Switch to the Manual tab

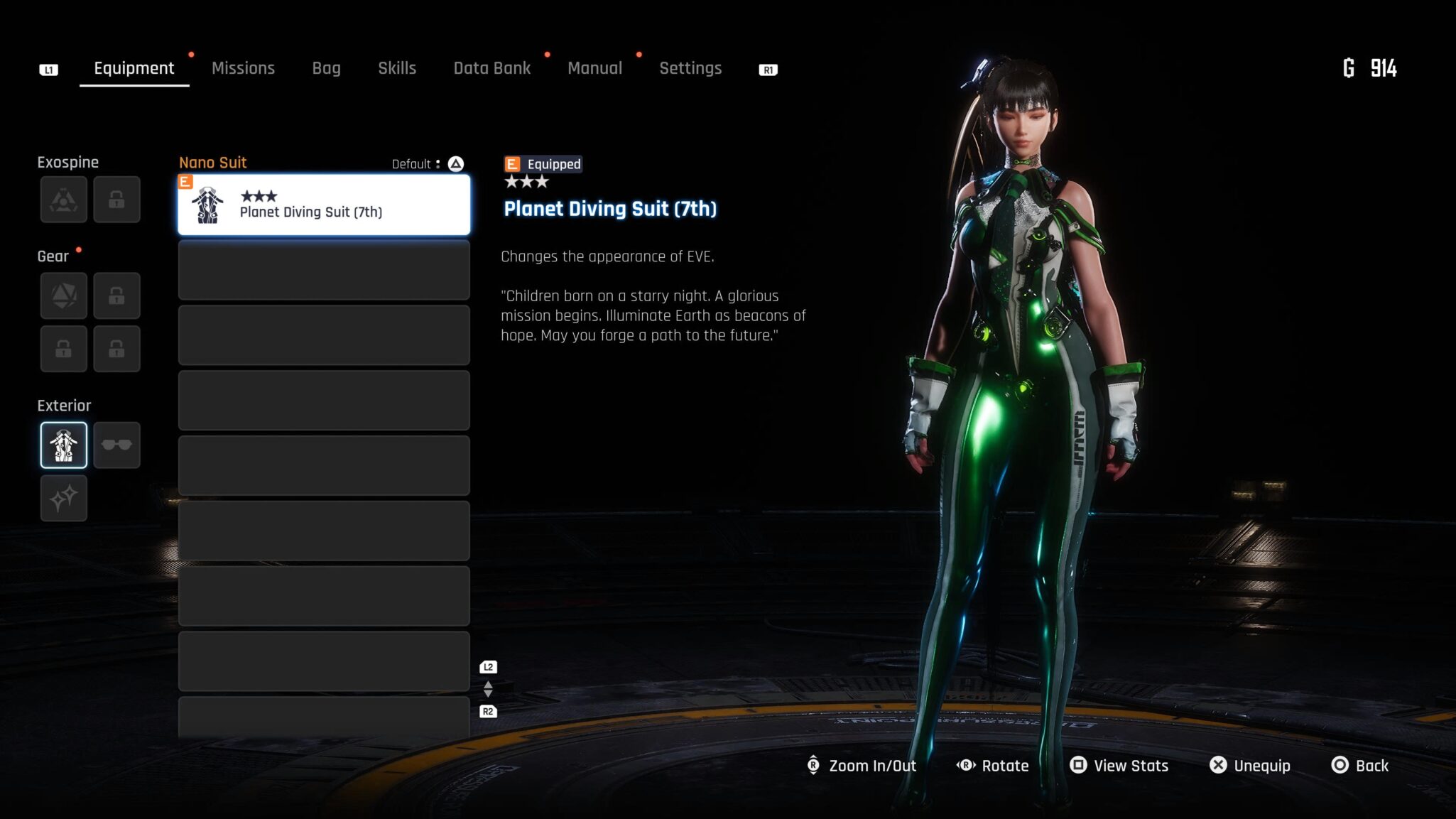(x=594, y=68)
